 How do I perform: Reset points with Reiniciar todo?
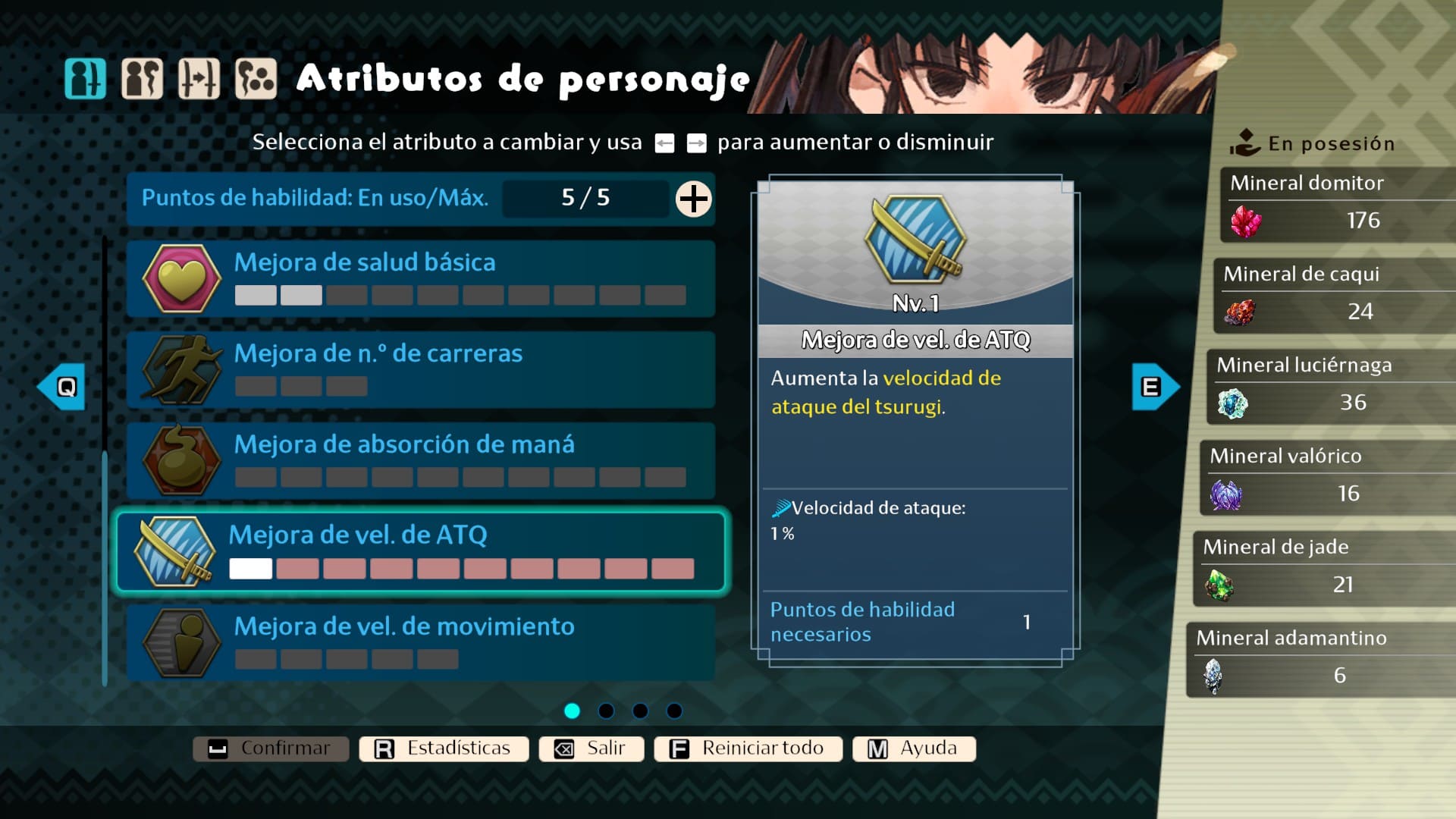click(748, 748)
